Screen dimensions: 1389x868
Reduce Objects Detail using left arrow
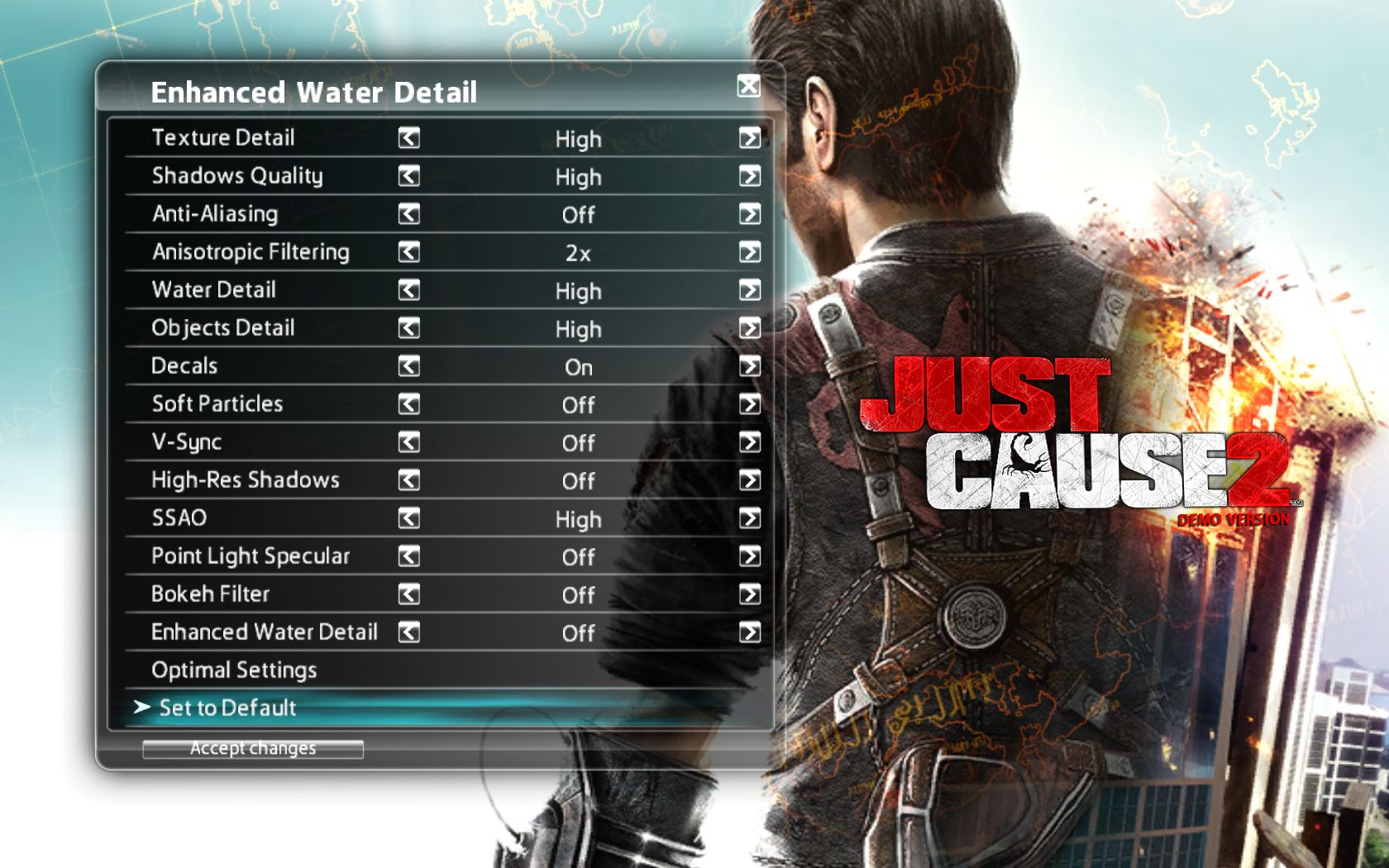(x=409, y=328)
